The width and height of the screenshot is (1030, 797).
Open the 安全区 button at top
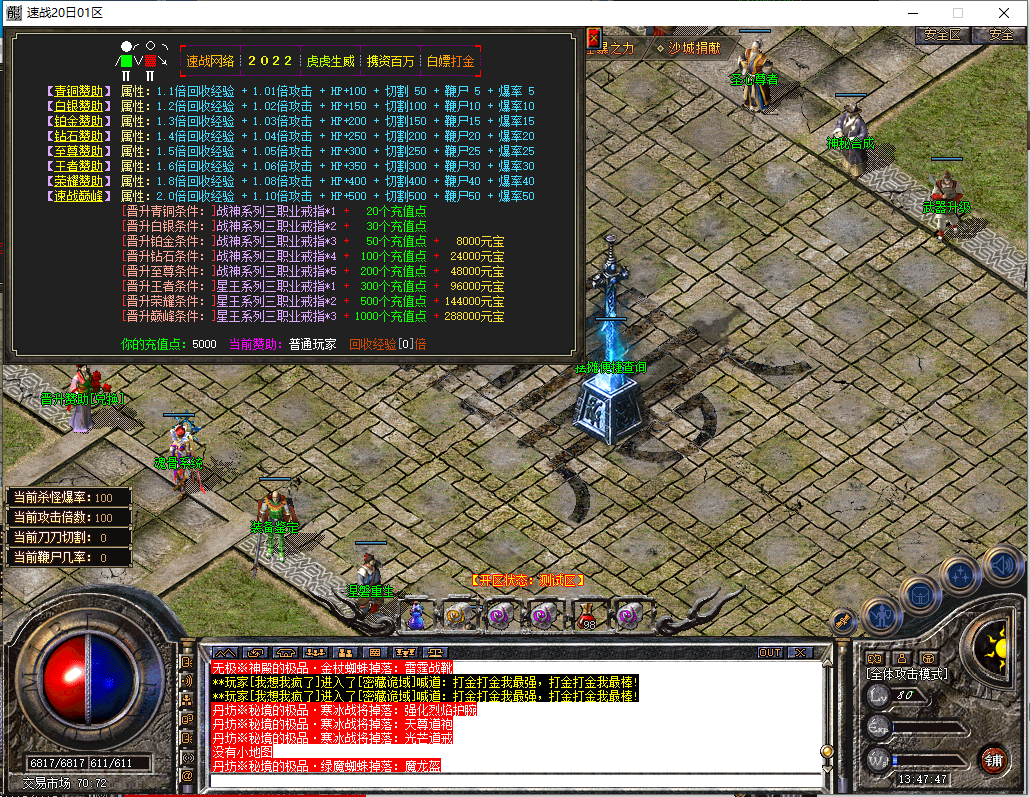pyautogui.click(x=942, y=34)
